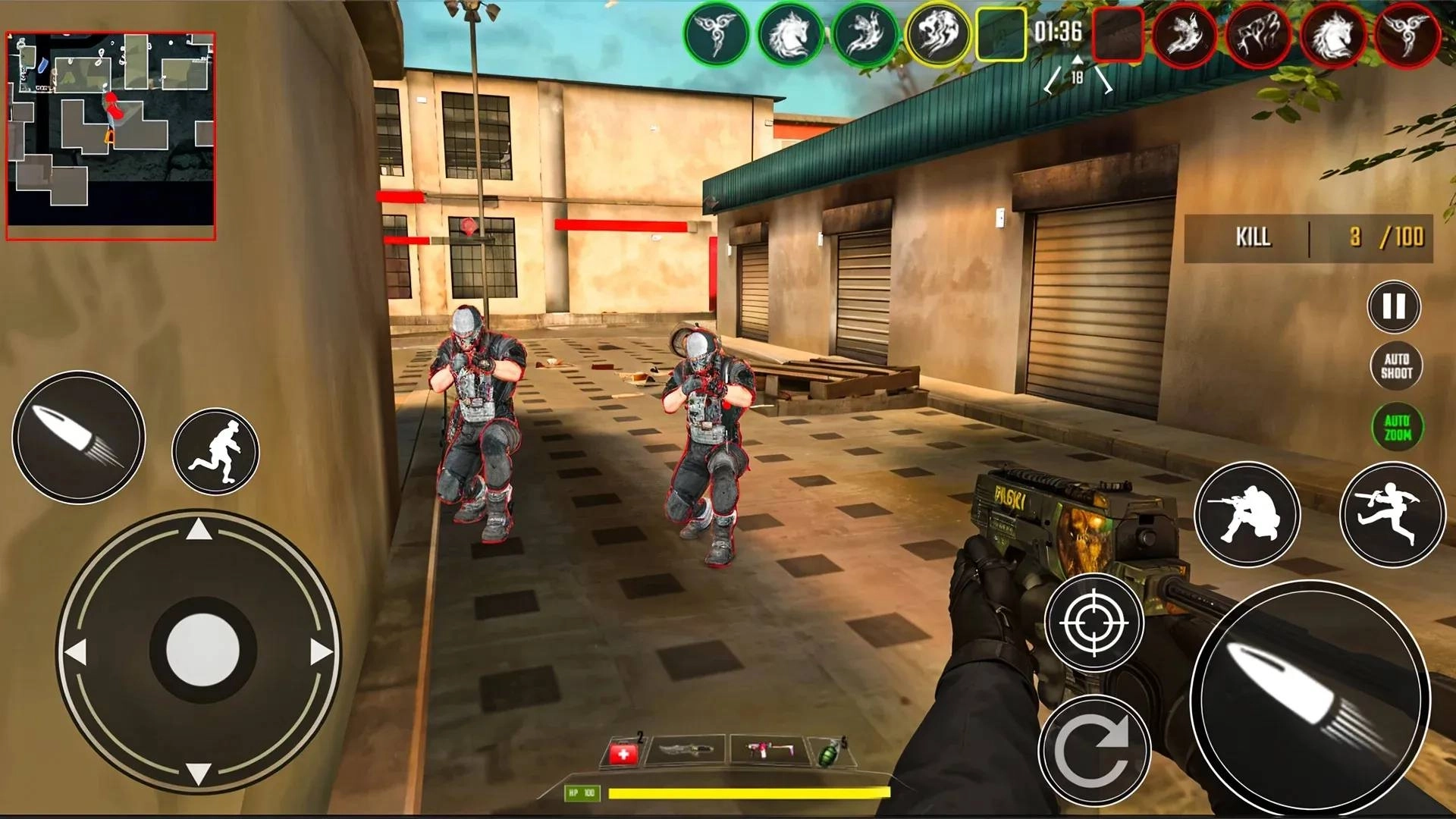This screenshot has width=1456, height=819.
Task: Toggle the green Auto Zoom button
Action: pyautogui.click(x=1397, y=428)
